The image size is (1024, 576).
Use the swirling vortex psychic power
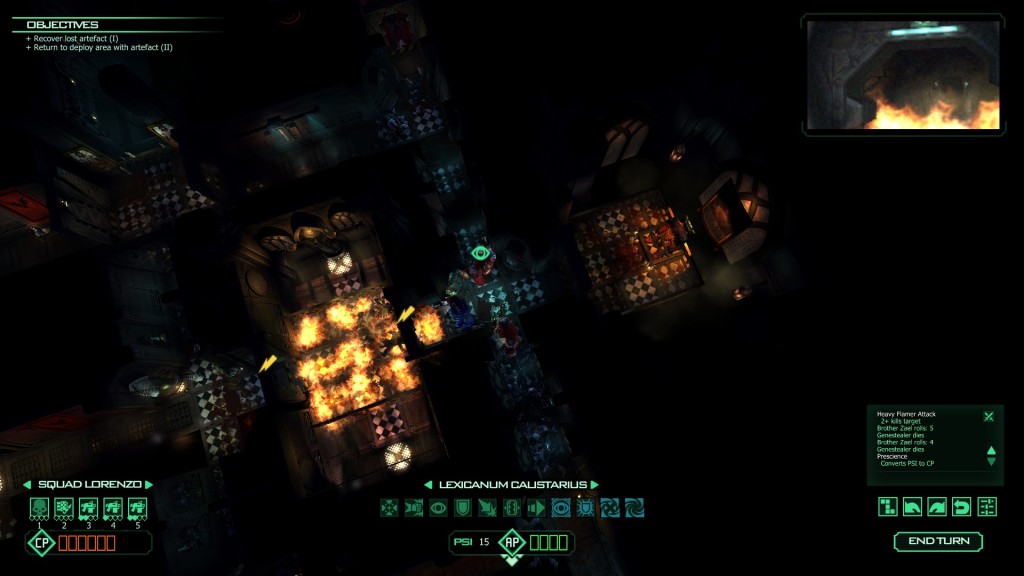tap(635, 508)
